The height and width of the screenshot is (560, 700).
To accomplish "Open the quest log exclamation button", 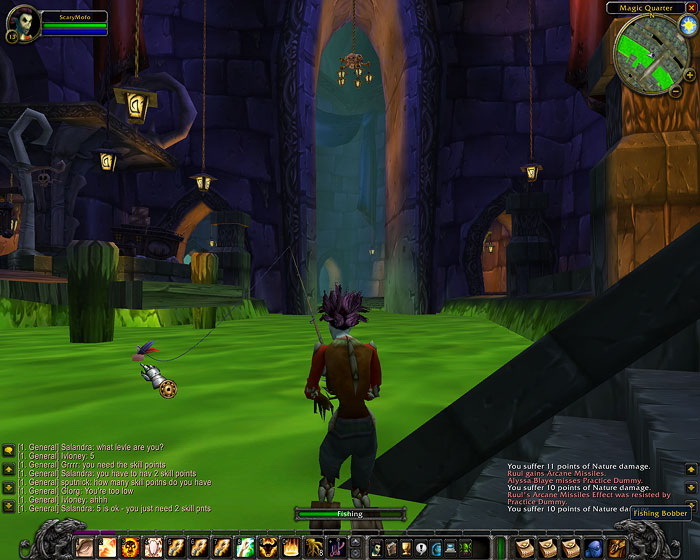I will tap(421, 547).
